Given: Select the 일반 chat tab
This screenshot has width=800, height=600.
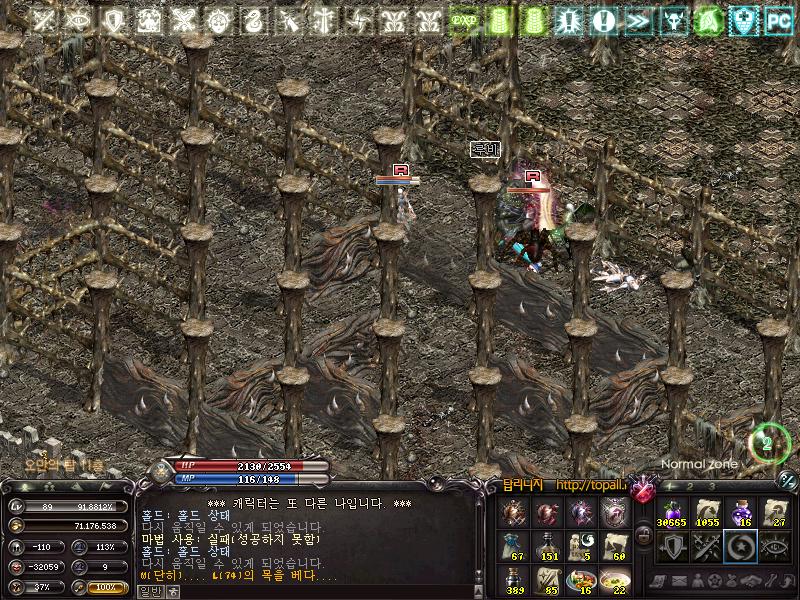Looking at the screenshot, I should (149, 591).
